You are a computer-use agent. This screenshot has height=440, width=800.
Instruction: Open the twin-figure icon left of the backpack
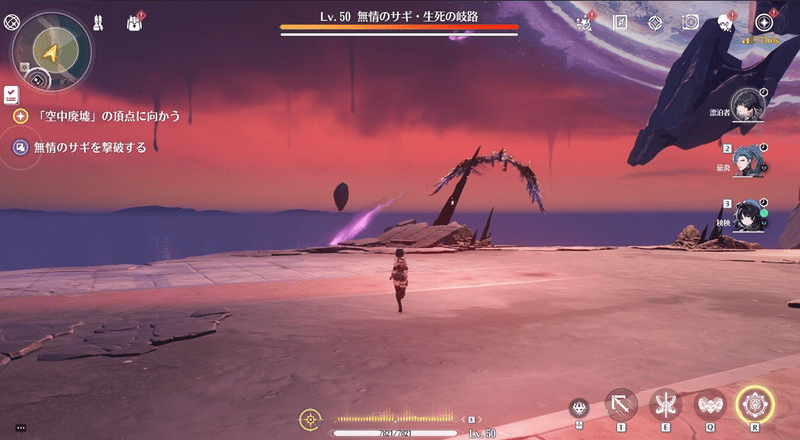point(99,21)
